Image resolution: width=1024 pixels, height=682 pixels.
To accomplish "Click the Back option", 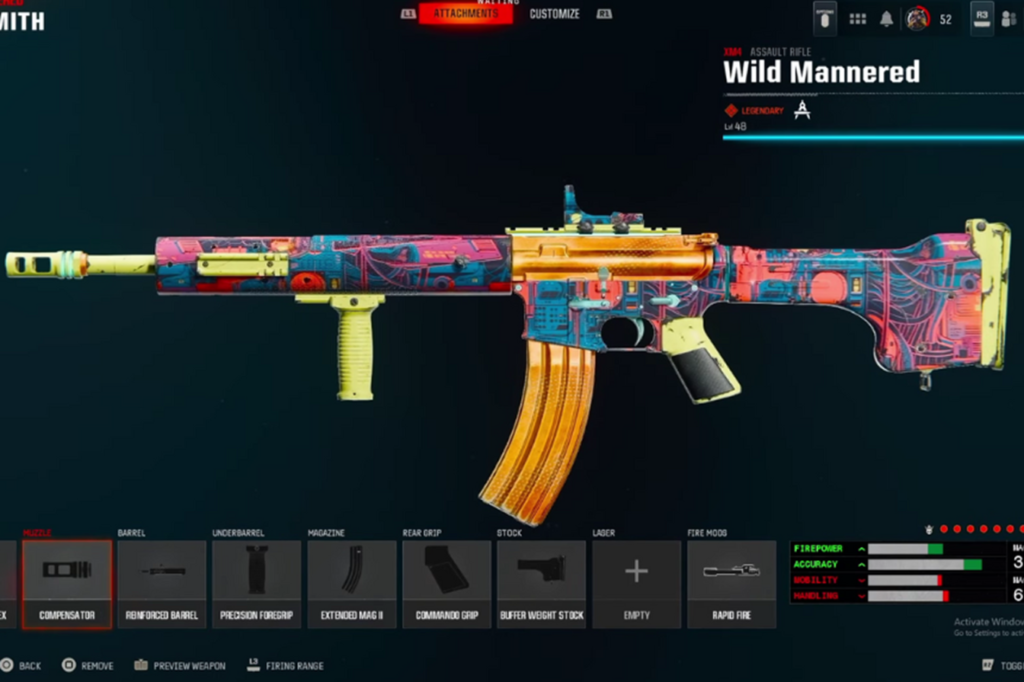I will pyautogui.click(x=22, y=665).
